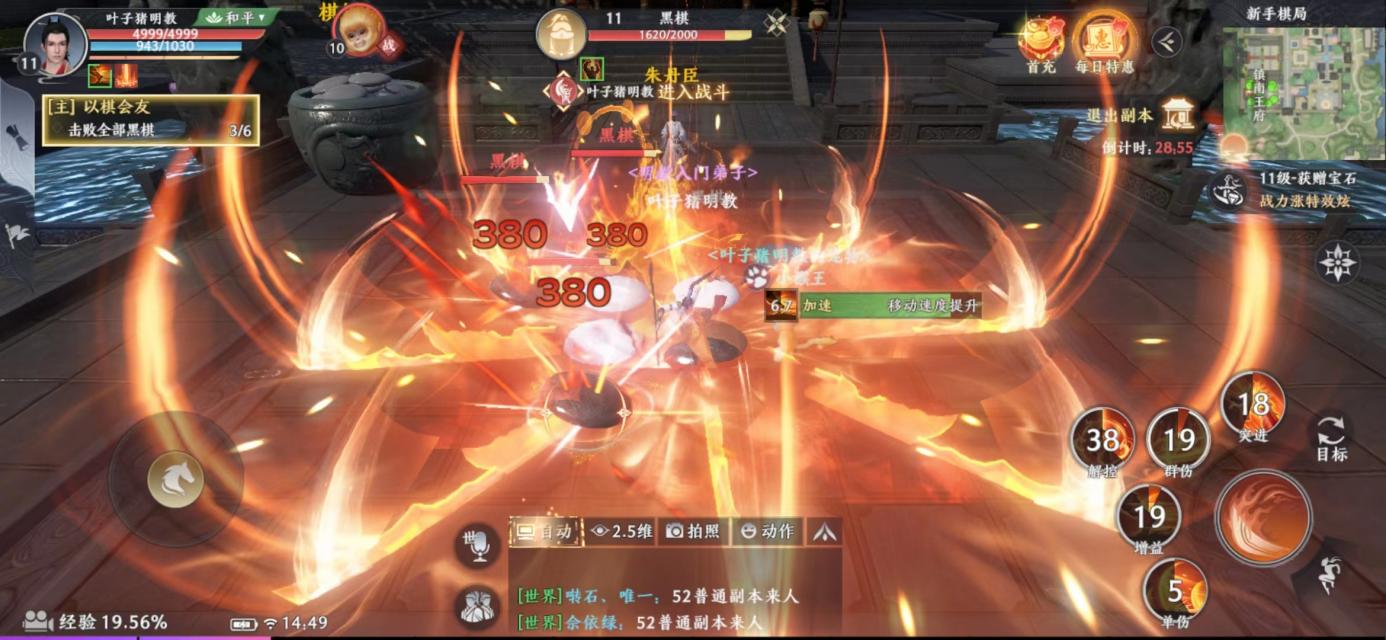Trigger the 突进 dash skill
This screenshot has width=1386, height=640.
point(1252,405)
